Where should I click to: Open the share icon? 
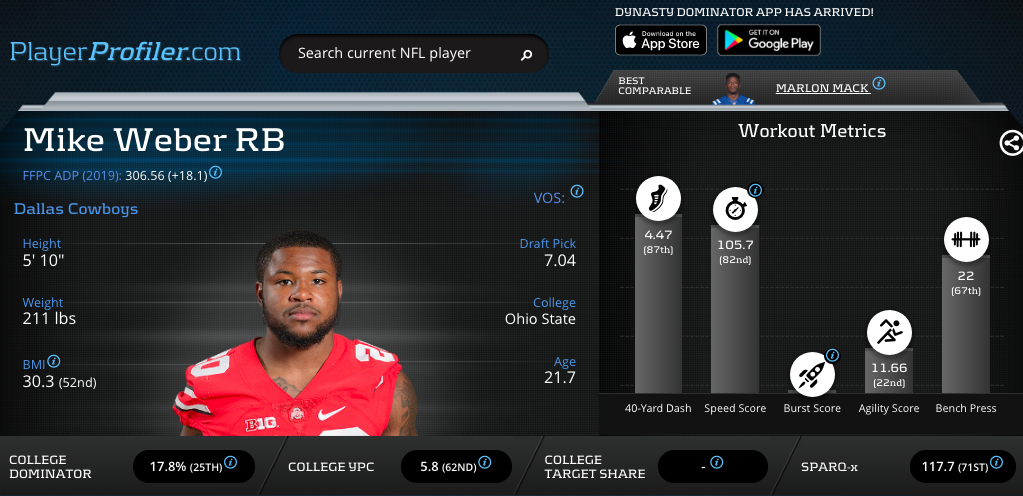[x=1011, y=143]
